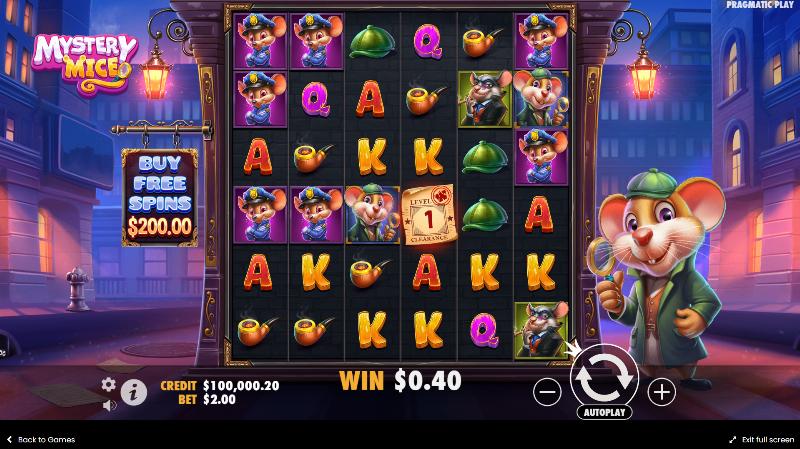800x449 pixels.
Task: Decrease the bet with the minus button
Action: point(547,392)
